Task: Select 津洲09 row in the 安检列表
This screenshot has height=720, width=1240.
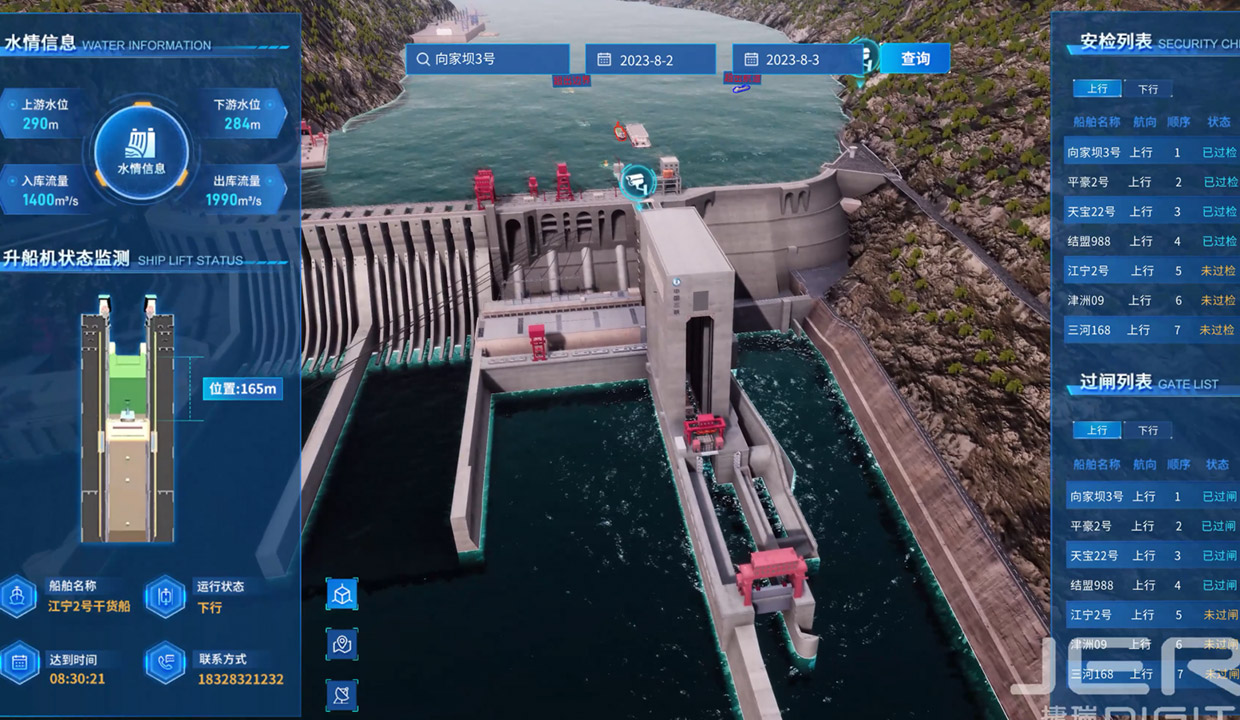Action: (x=1150, y=300)
